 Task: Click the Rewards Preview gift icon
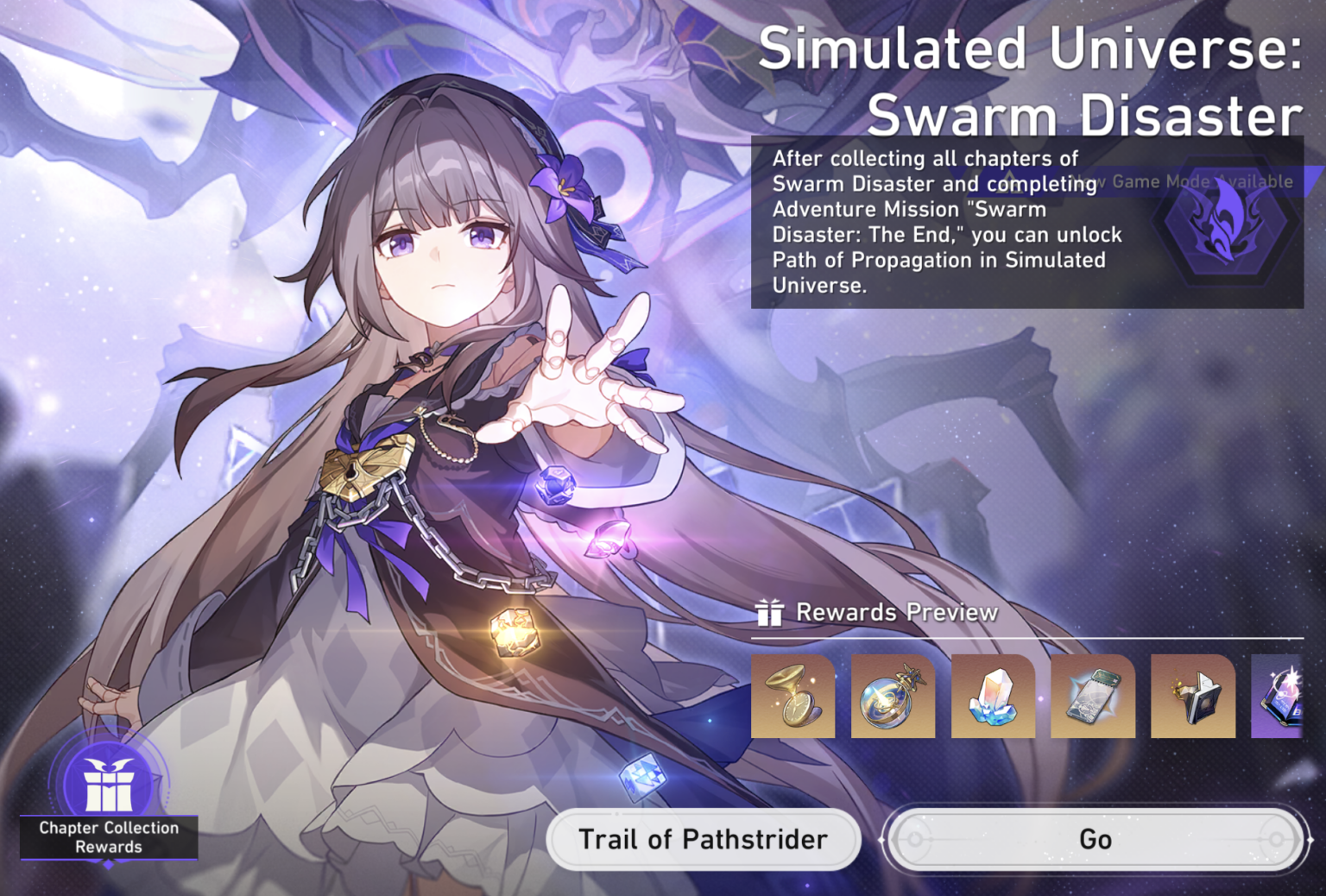pyautogui.click(x=771, y=613)
